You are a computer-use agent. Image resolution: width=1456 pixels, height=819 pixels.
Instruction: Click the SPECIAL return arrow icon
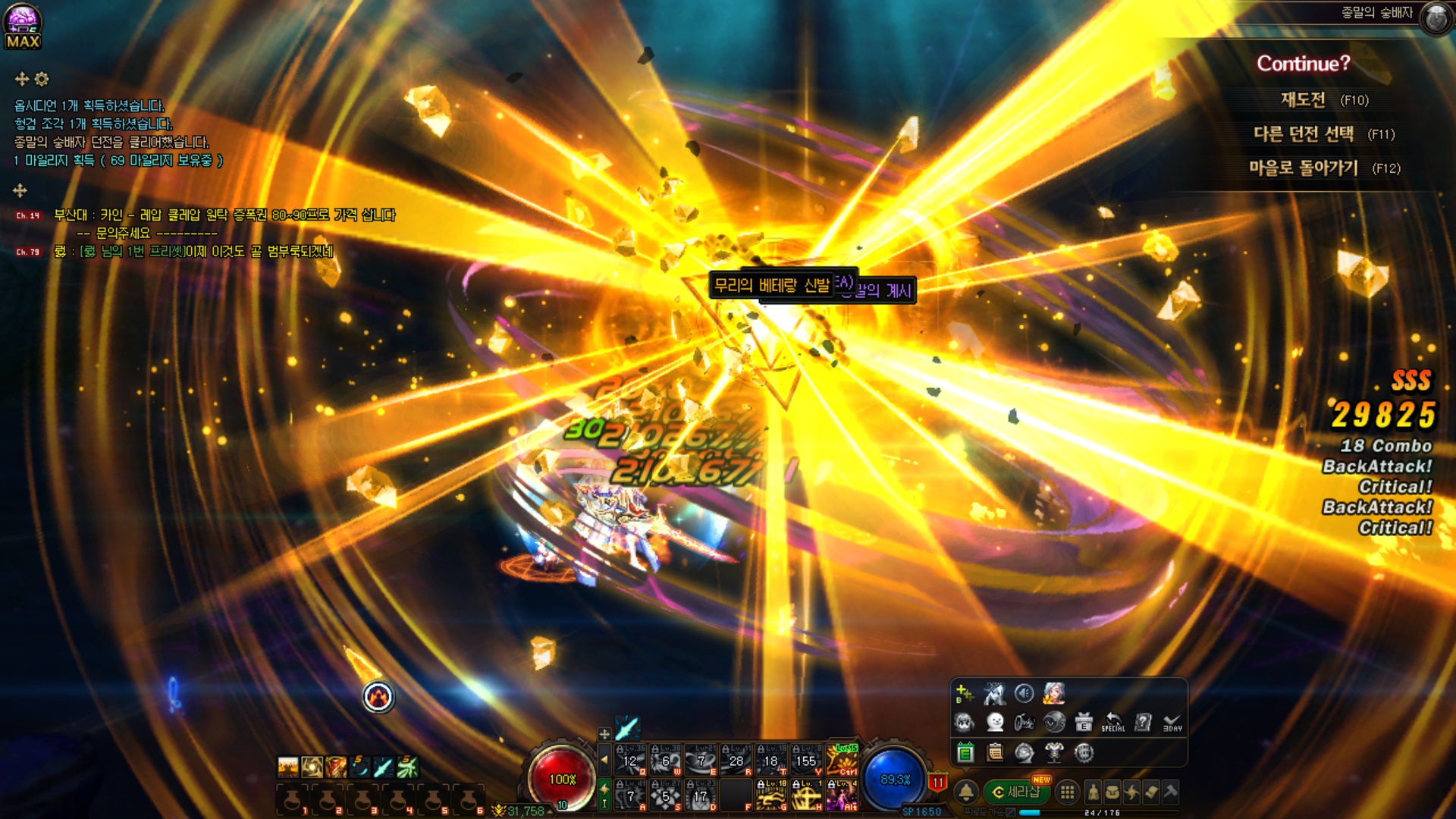(x=1113, y=722)
